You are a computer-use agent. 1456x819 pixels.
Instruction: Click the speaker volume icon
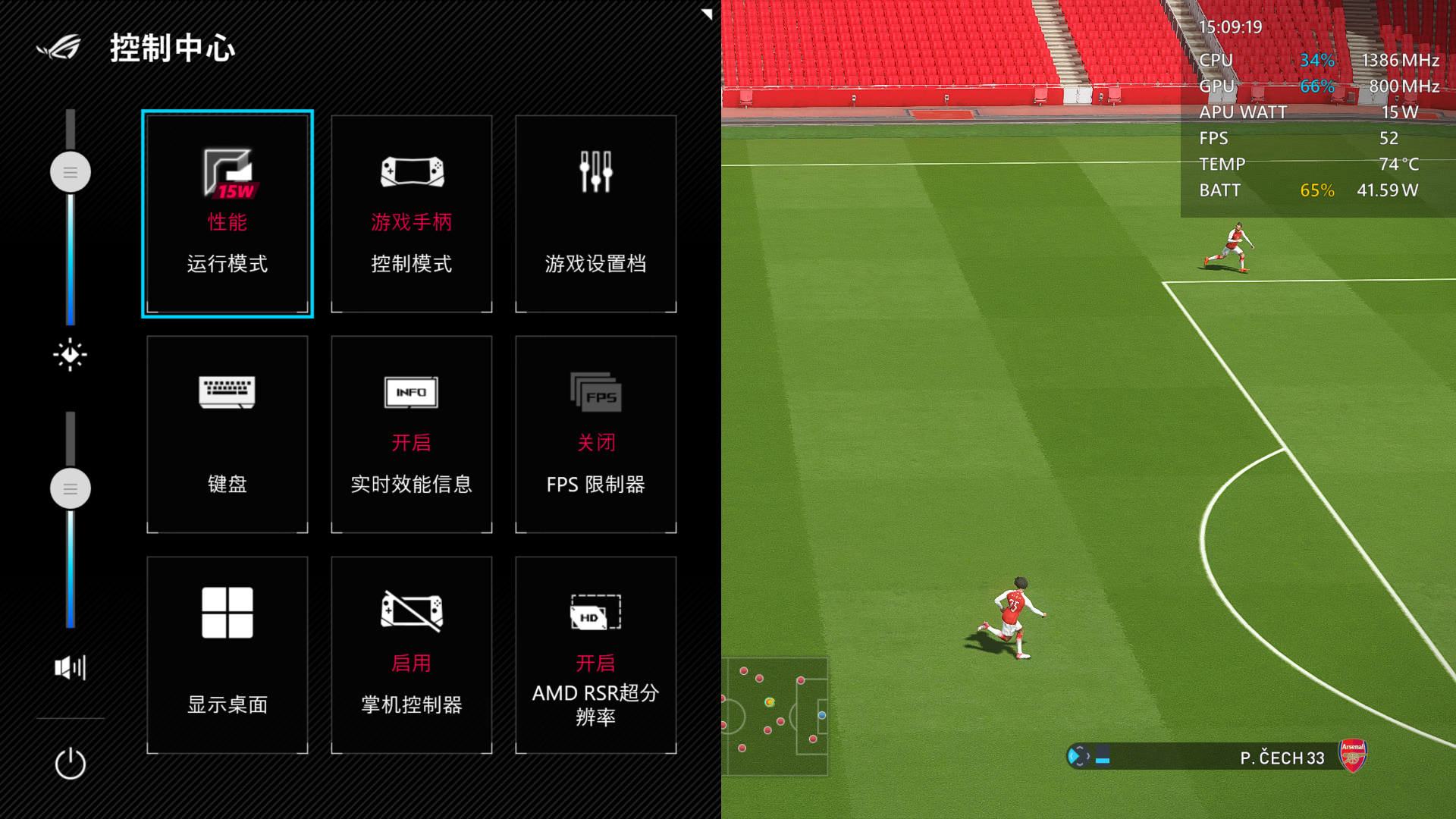[x=70, y=667]
